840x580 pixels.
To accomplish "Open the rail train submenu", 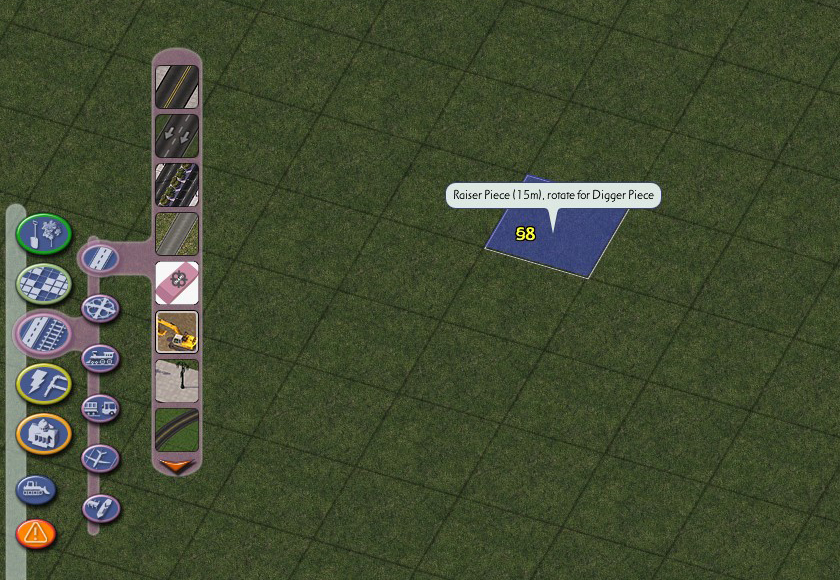I will [100, 357].
